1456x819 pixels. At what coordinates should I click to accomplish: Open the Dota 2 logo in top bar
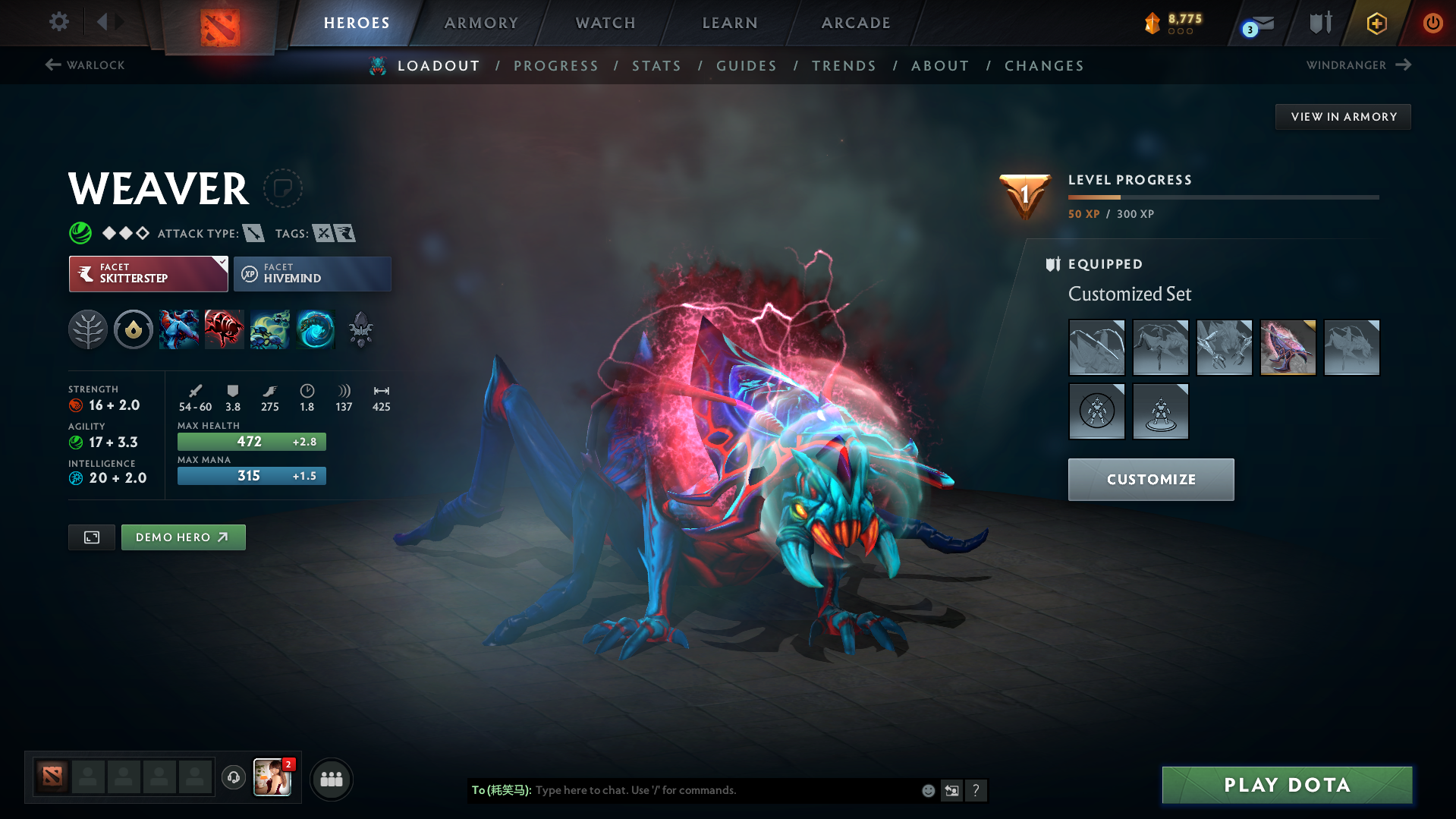coord(219,23)
